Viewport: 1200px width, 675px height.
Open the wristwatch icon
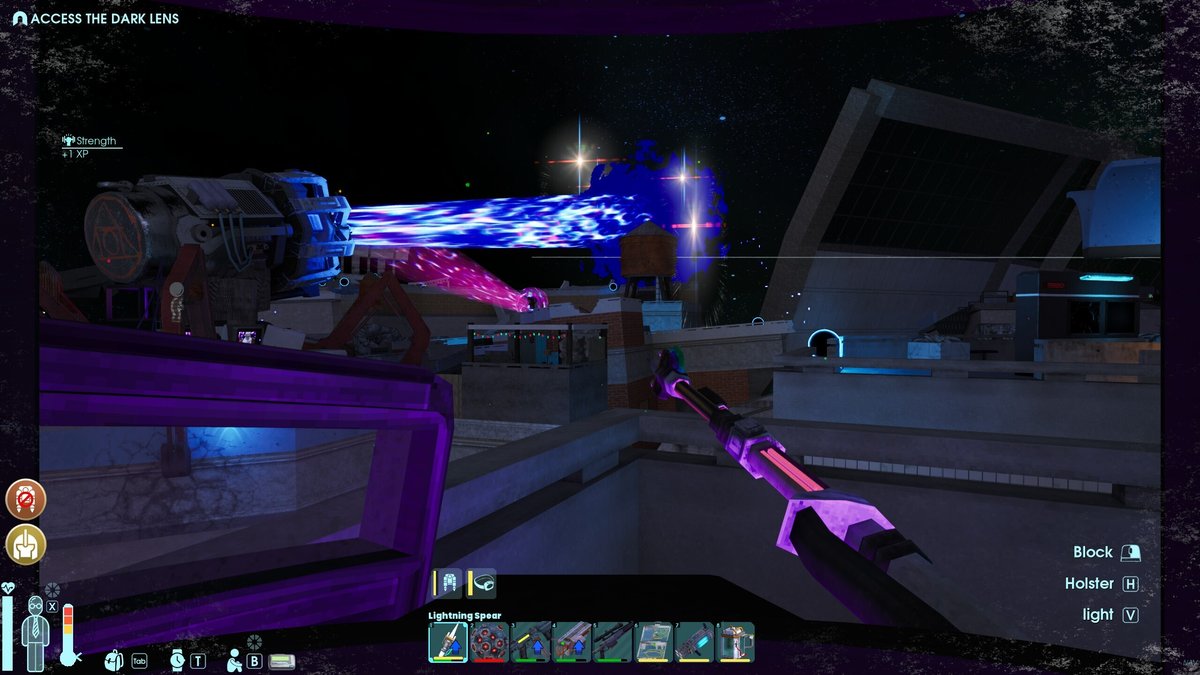click(176, 660)
